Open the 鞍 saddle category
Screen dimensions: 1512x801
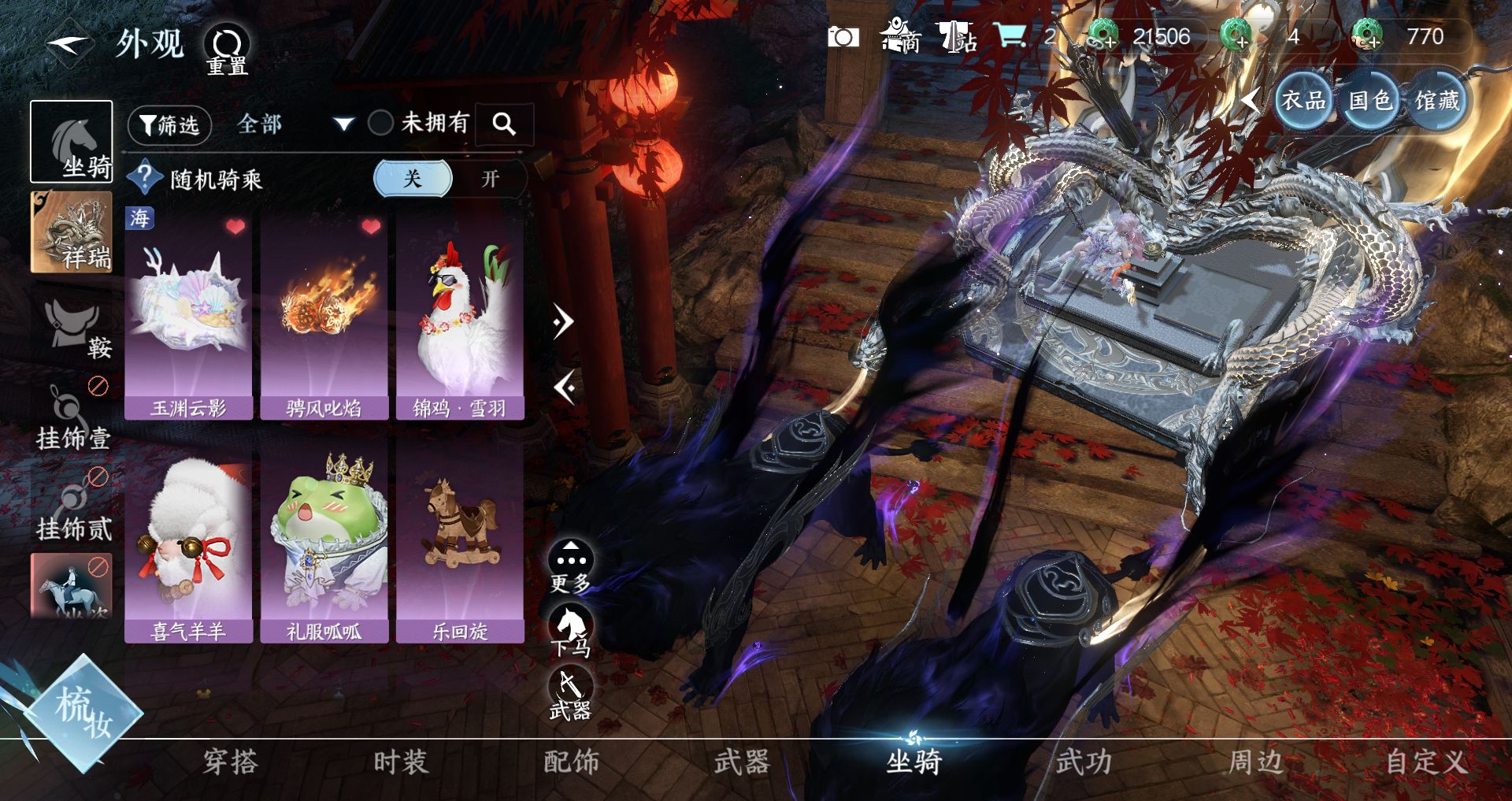pos(76,328)
